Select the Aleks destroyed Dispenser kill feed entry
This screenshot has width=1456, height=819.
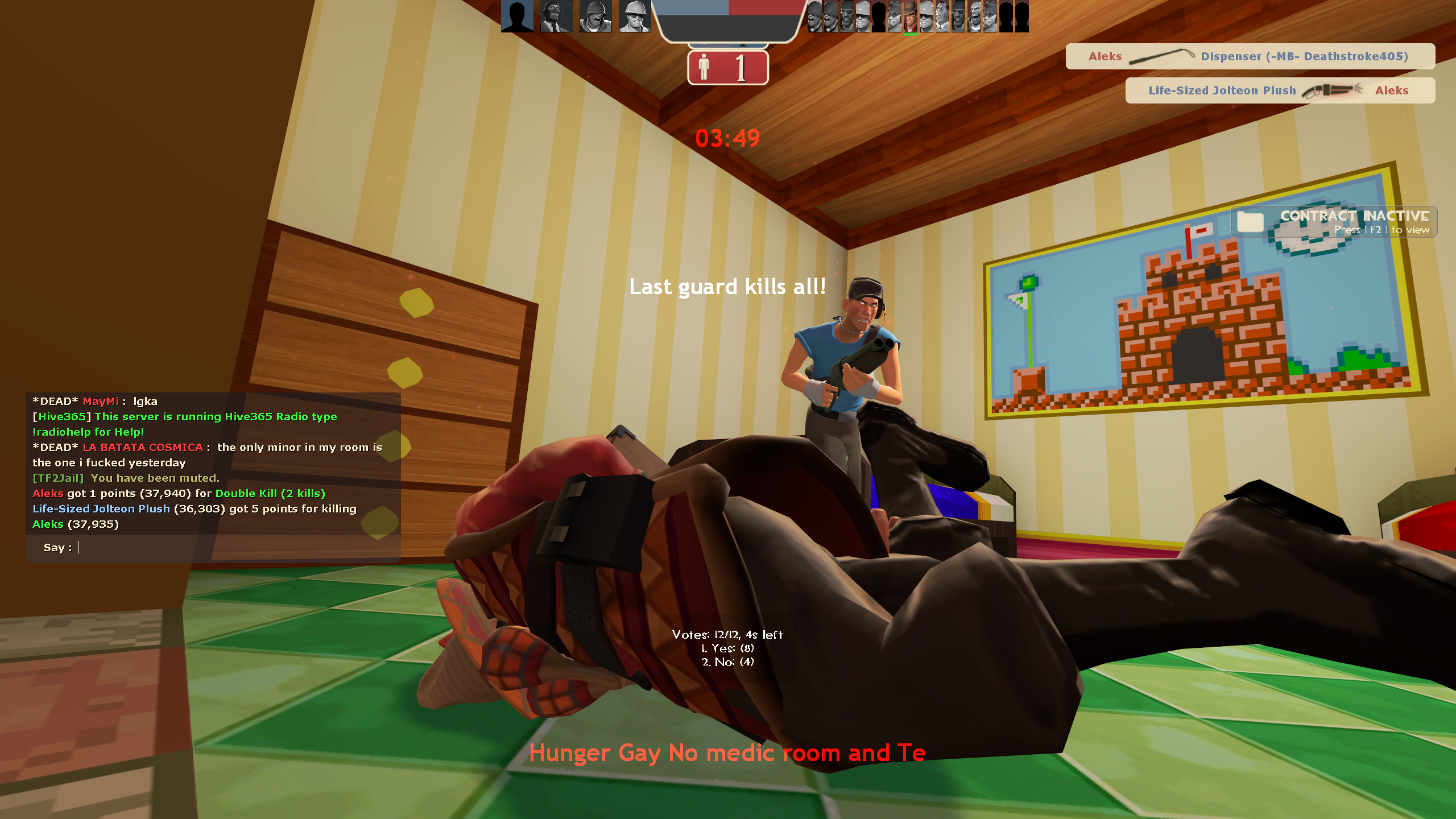(1250, 56)
